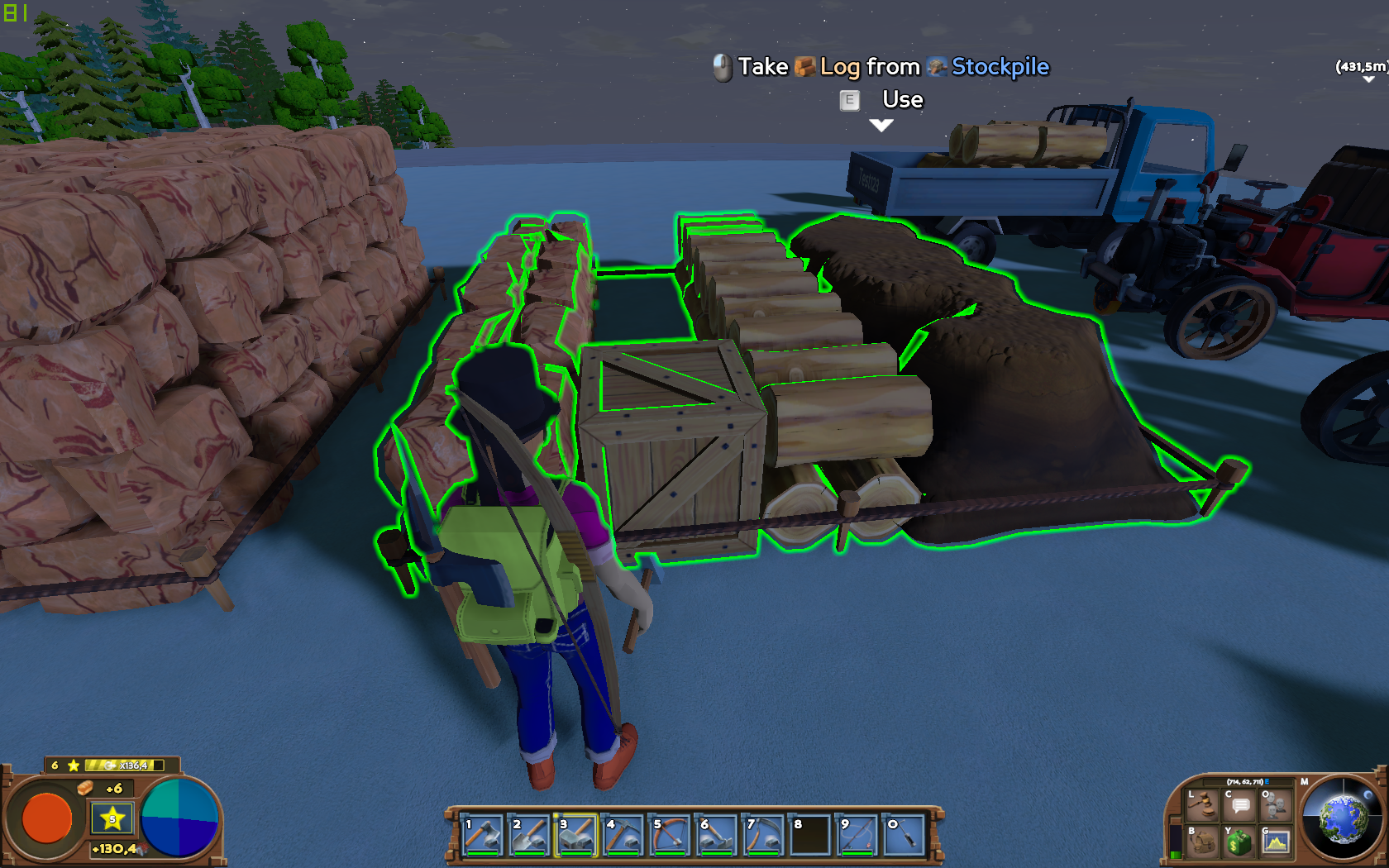Choose the hammer in hotbar slot 3
1389x868 pixels.
pos(577,835)
